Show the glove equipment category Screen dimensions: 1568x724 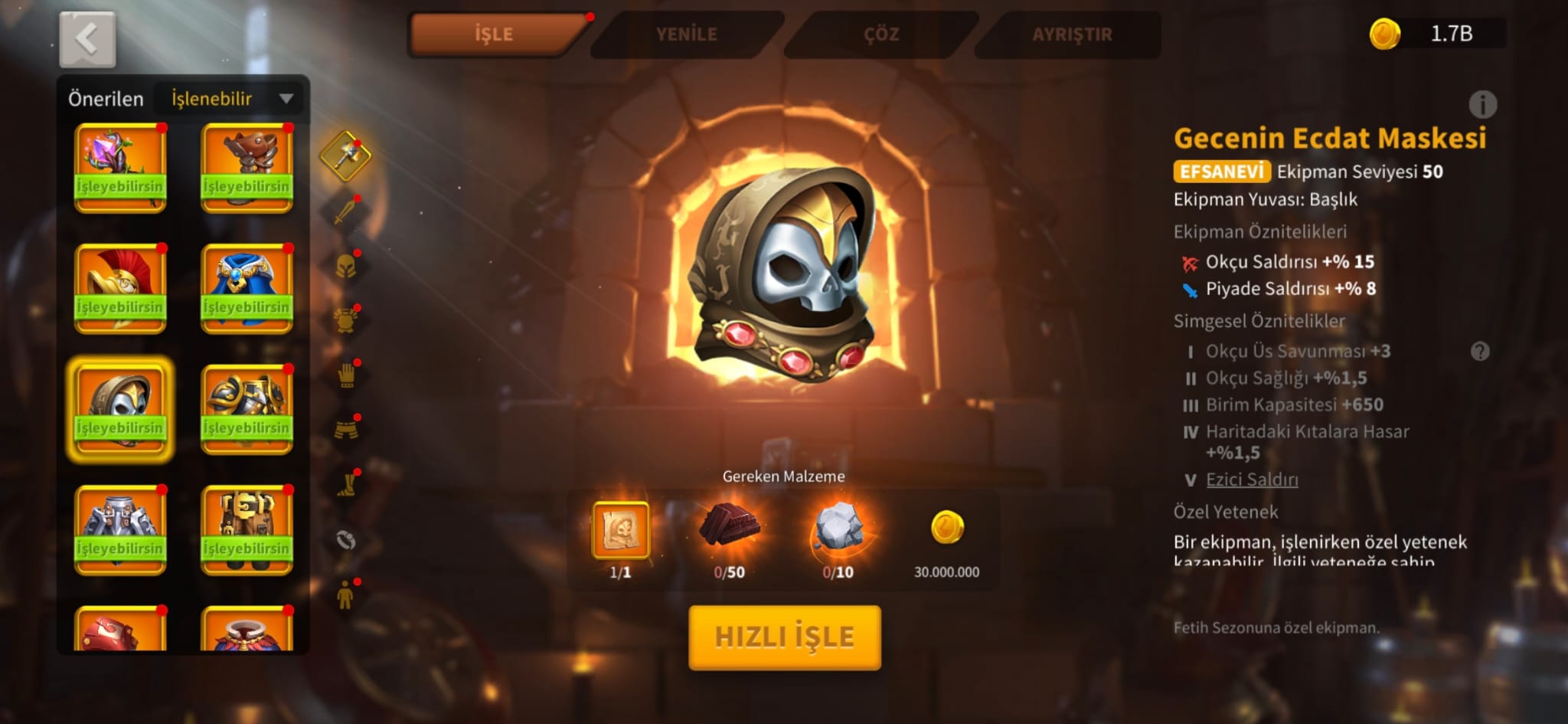click(346, 375)
